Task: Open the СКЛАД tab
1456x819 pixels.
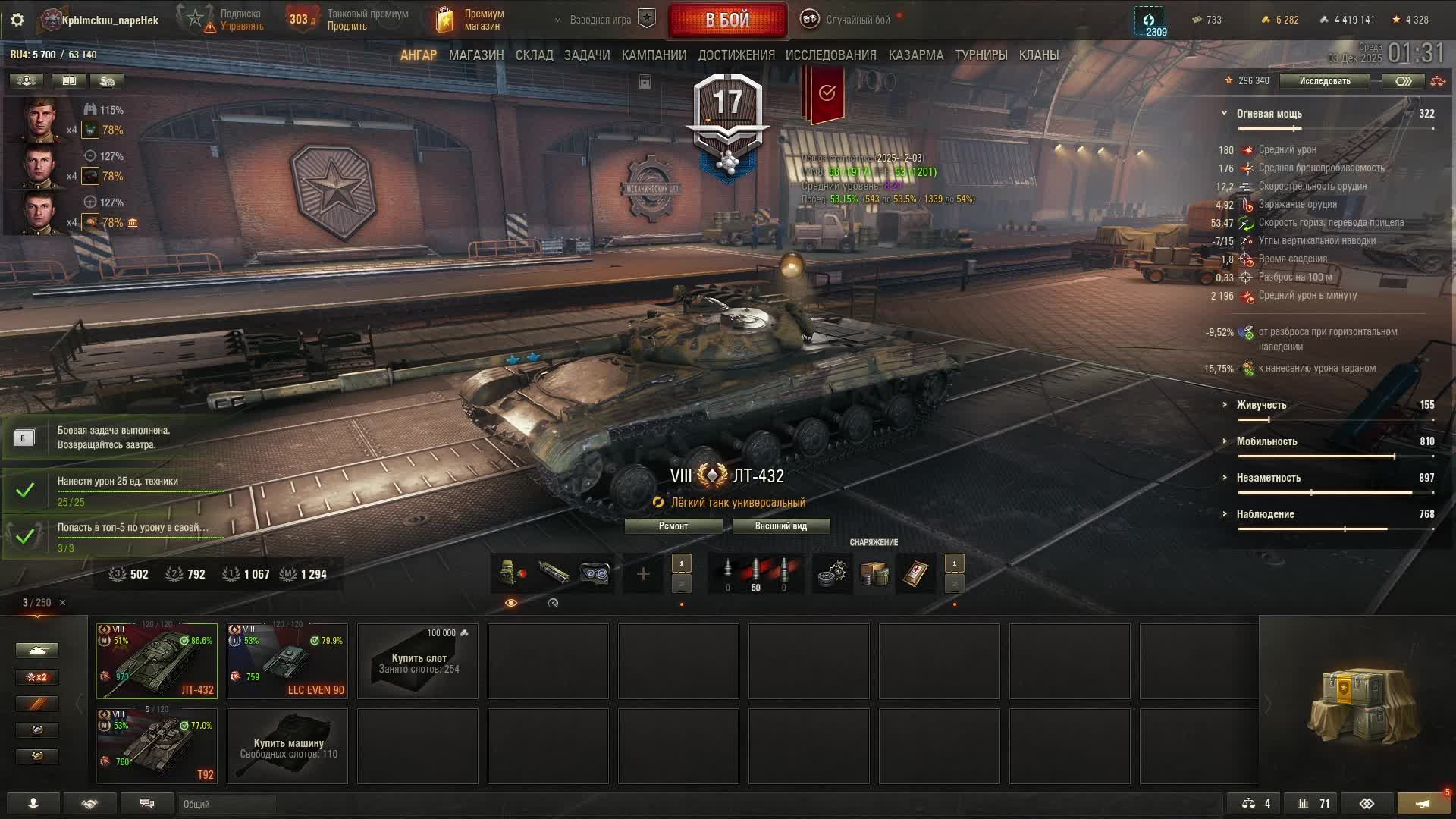Action: point(534,55)
